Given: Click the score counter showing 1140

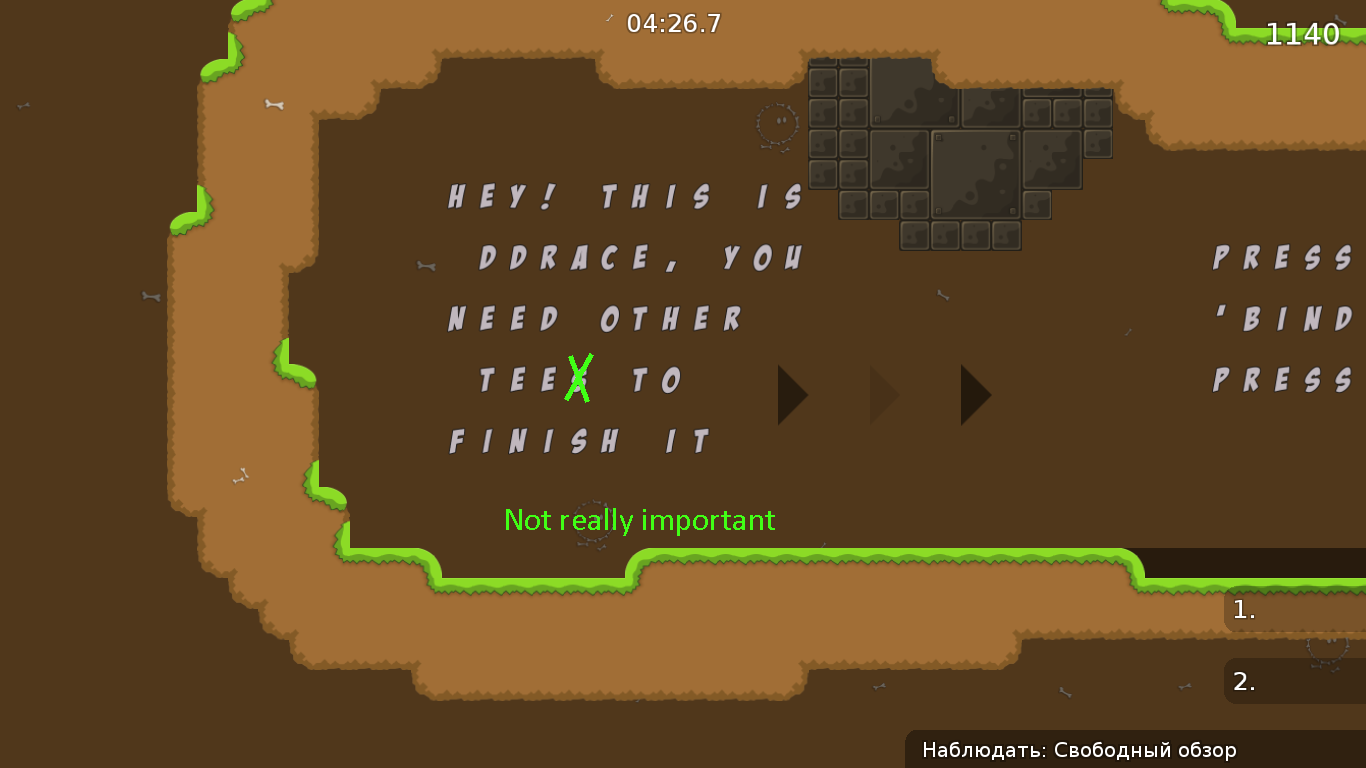Looking at the screenshot, I should click(1303, 33).
